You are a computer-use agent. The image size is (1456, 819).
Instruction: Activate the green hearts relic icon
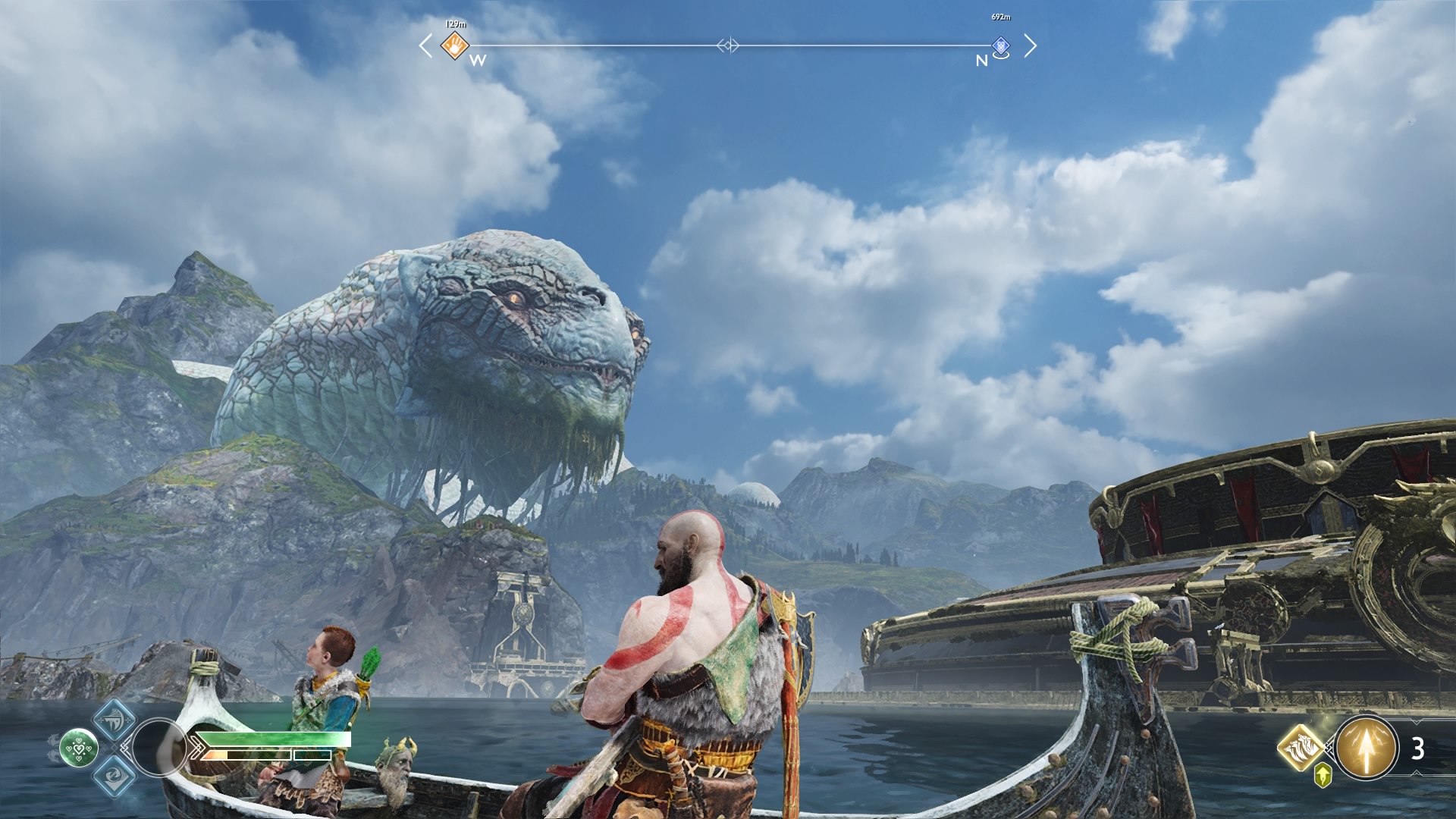tap(79, 748)
